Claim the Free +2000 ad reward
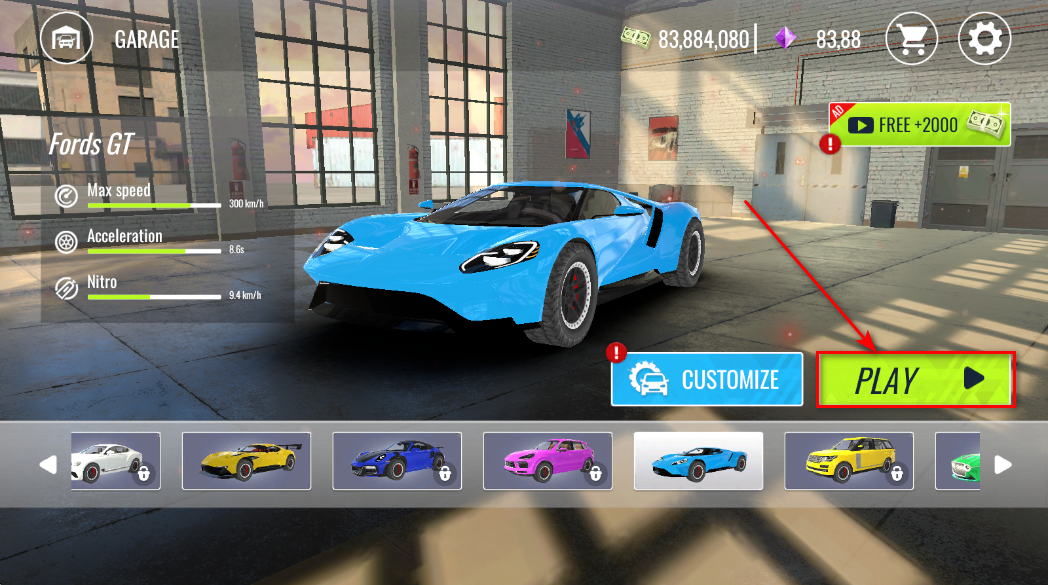The width and height of the screenshot is (1048, 585). point(922,125)
